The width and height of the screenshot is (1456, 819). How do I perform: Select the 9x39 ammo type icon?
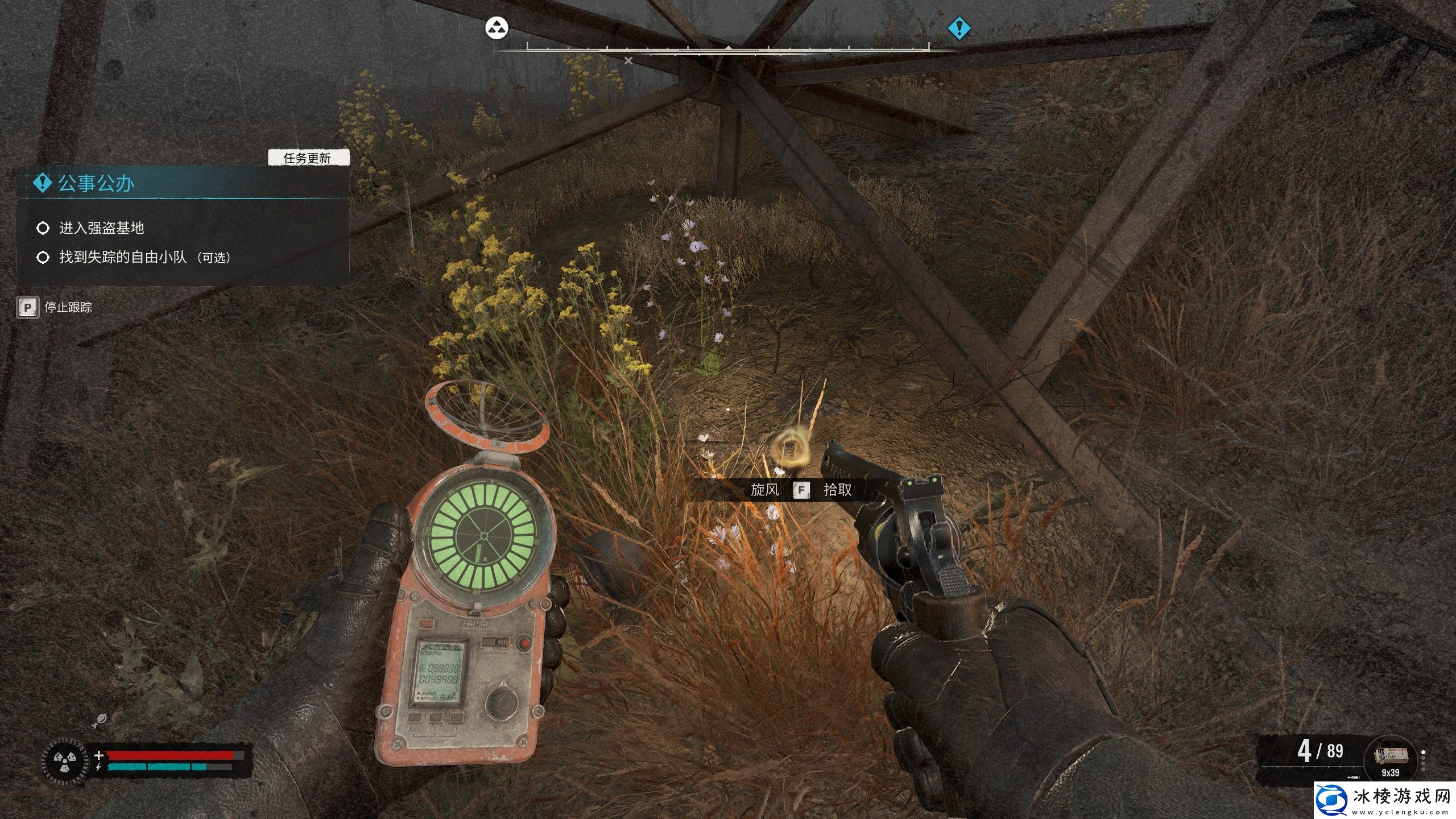pyautogui.click(x=1391, y=756)
